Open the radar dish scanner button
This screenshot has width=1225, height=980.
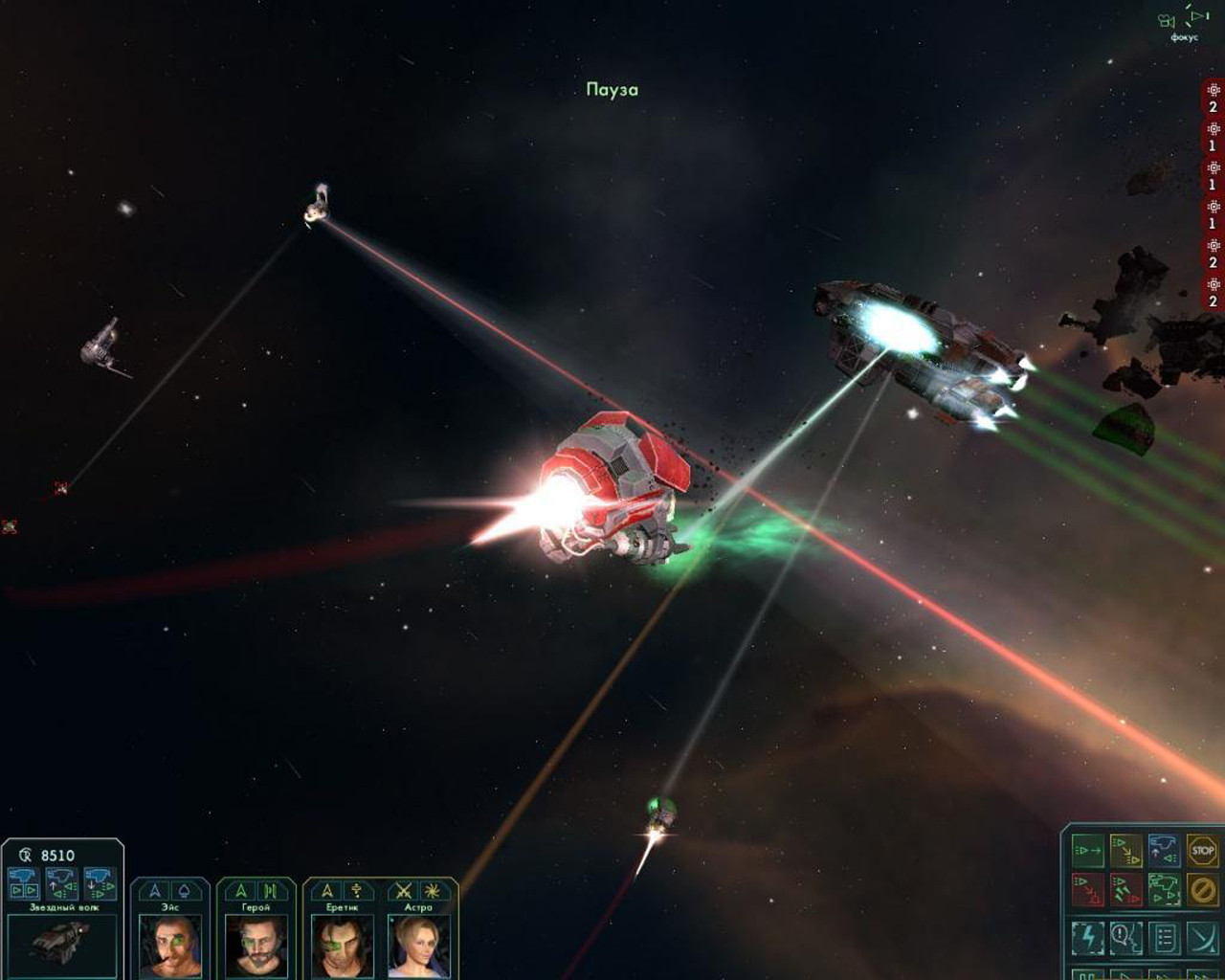pyautogui.click(x=1202, y=938)
